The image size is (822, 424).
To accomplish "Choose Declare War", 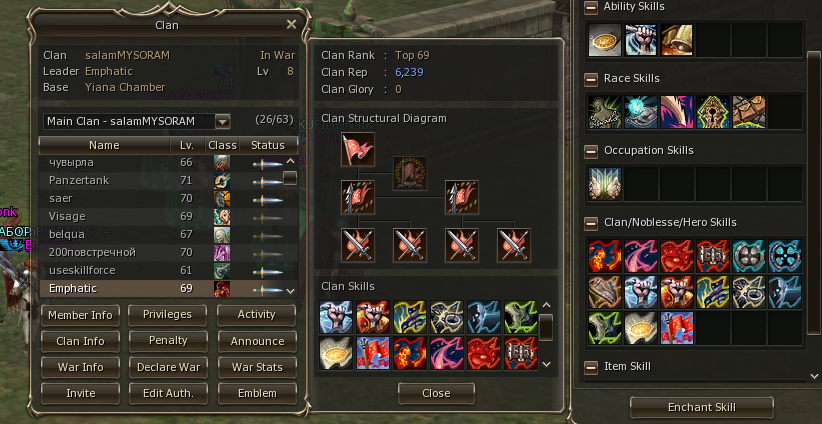I will (x=168, y=367).
